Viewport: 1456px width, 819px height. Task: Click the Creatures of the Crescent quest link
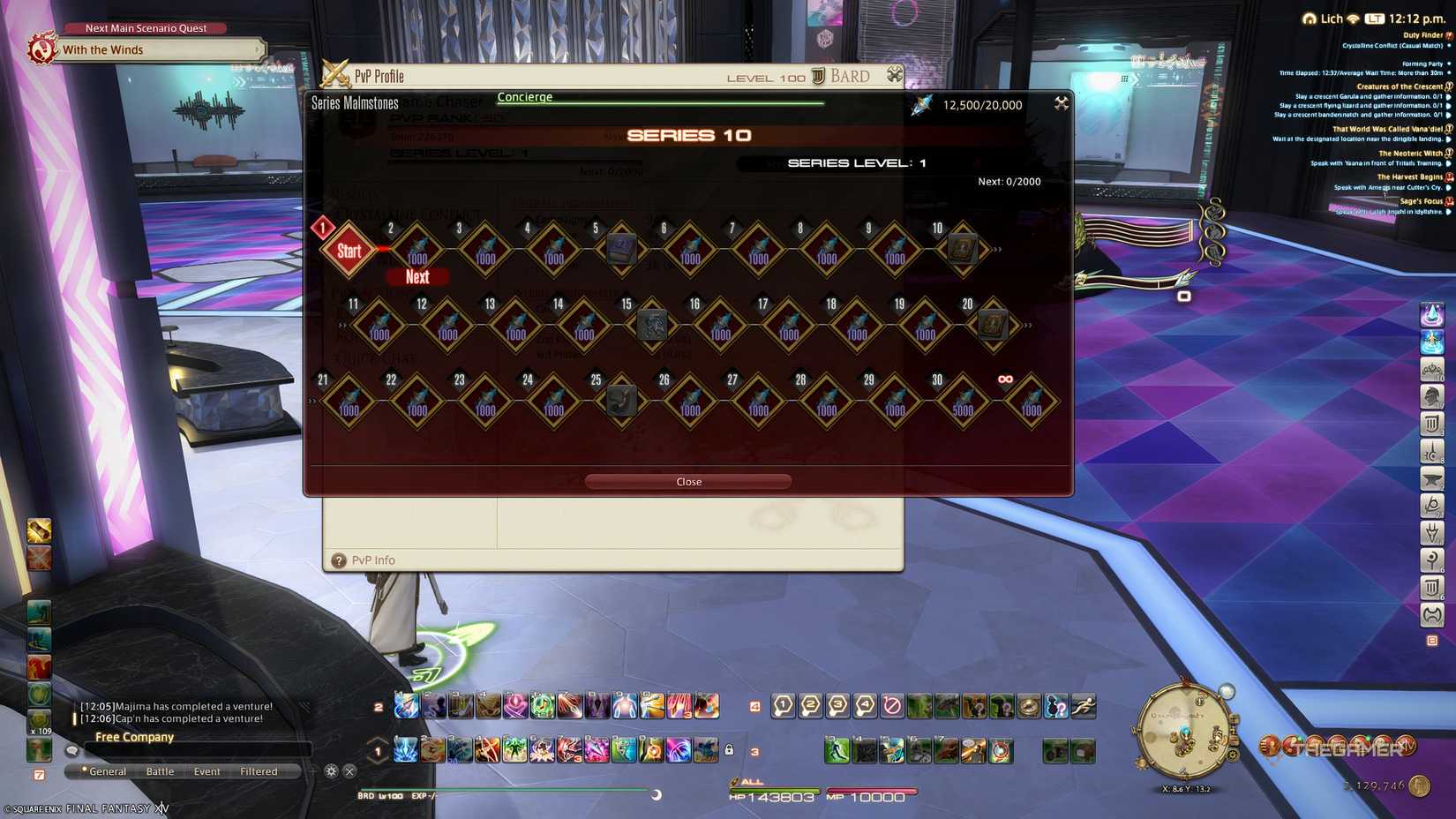coord(1400,86)
